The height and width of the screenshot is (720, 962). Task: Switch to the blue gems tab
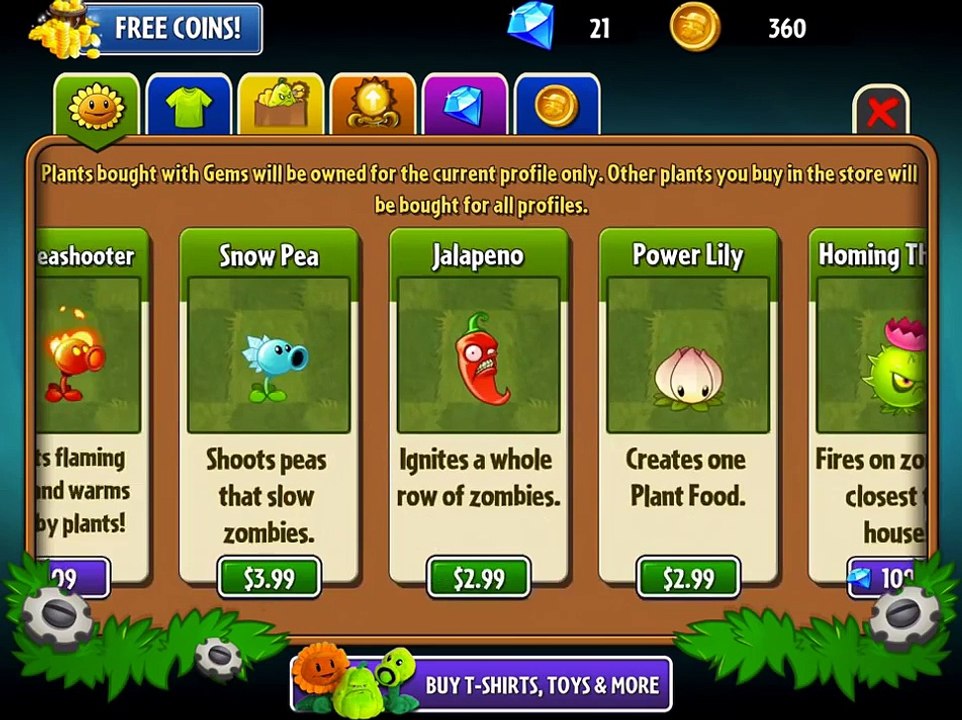[464, 106]
